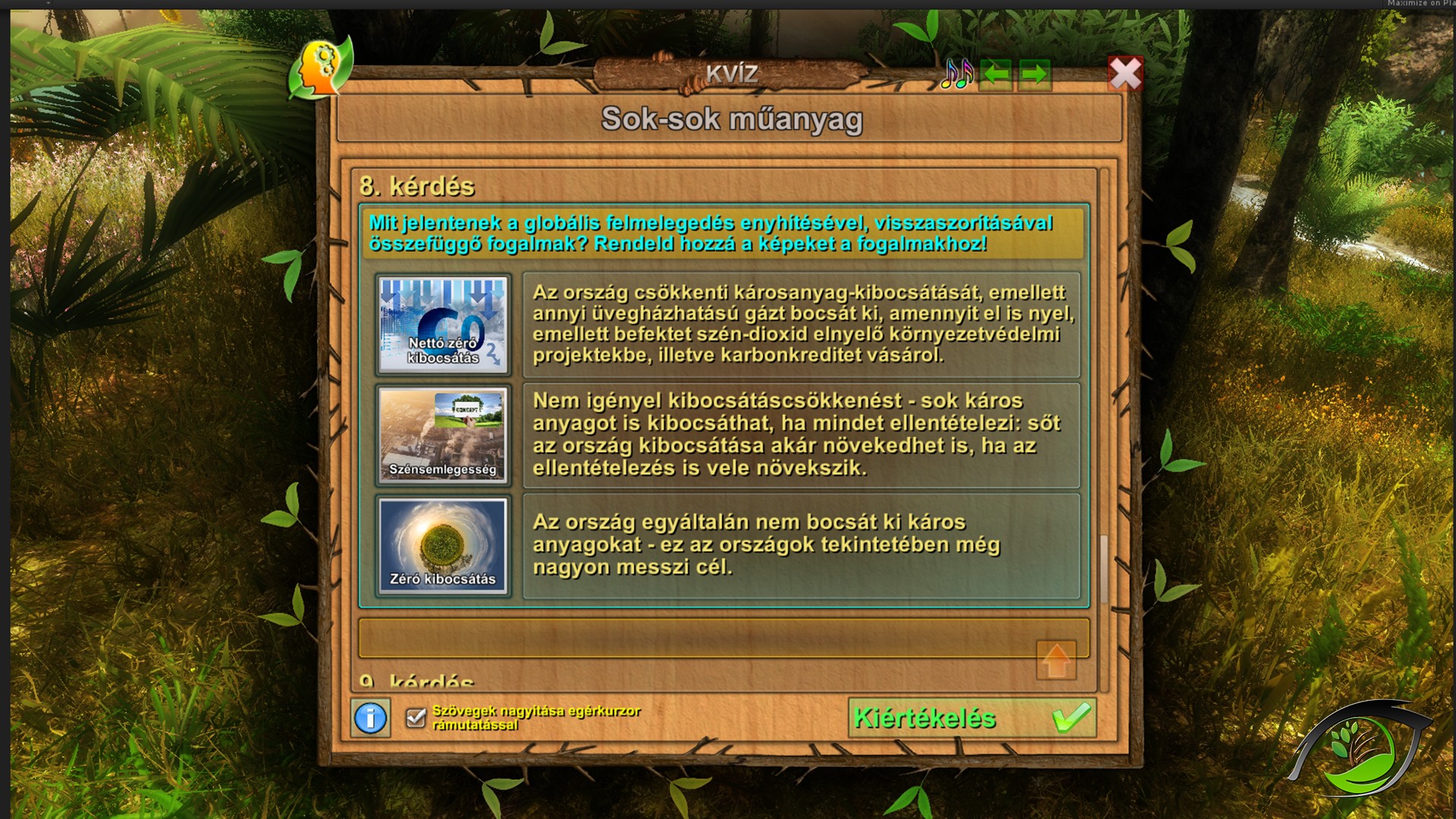The height and width of the screenshot is (819, 1456).
Task: Click the orange up arrow button
Action: point(1056,661)
